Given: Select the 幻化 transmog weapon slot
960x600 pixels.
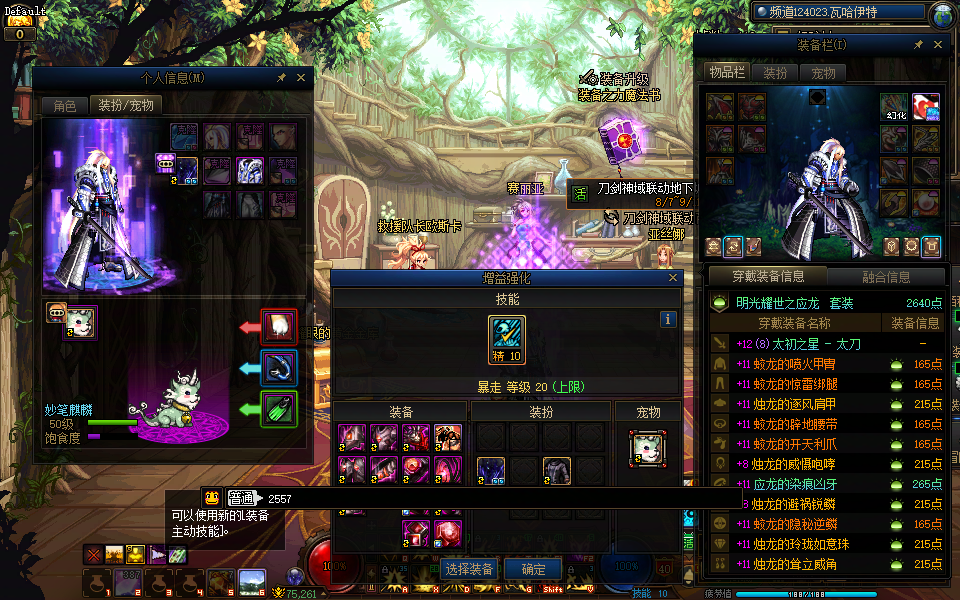Looking at the screenshot, I should (x=894, y=106).
